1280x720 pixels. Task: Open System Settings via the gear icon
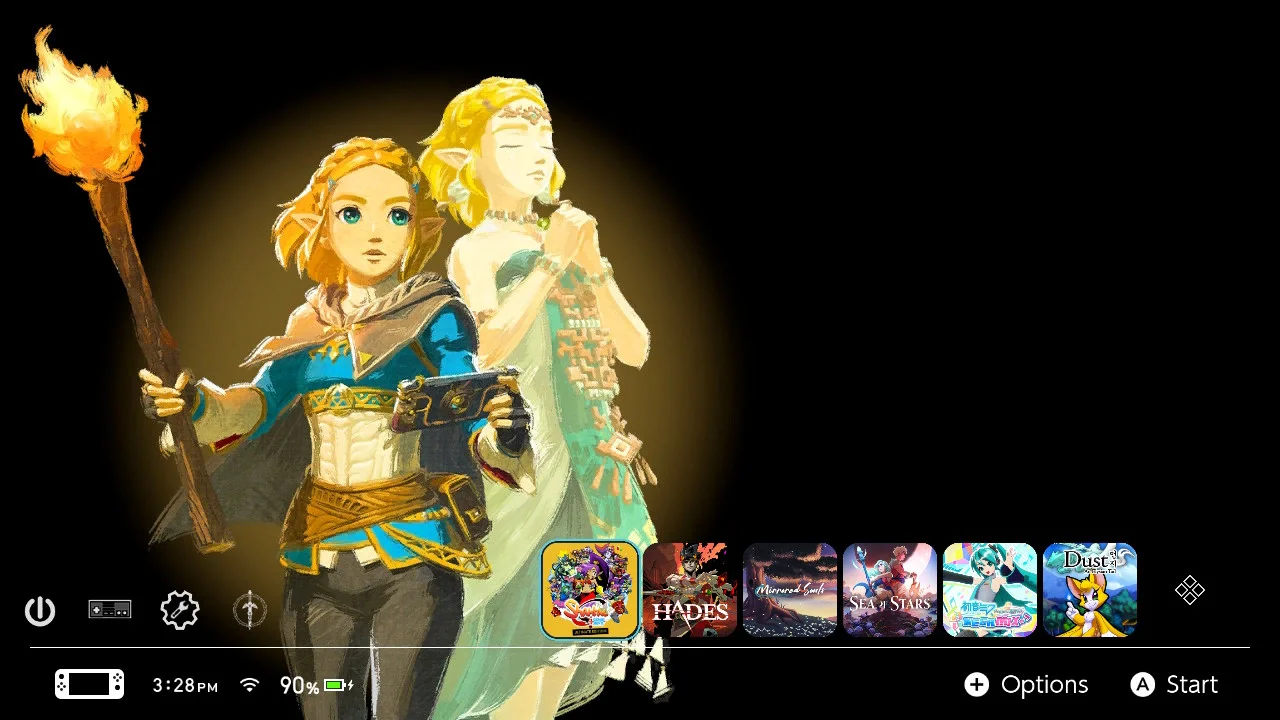click(179, 610)
